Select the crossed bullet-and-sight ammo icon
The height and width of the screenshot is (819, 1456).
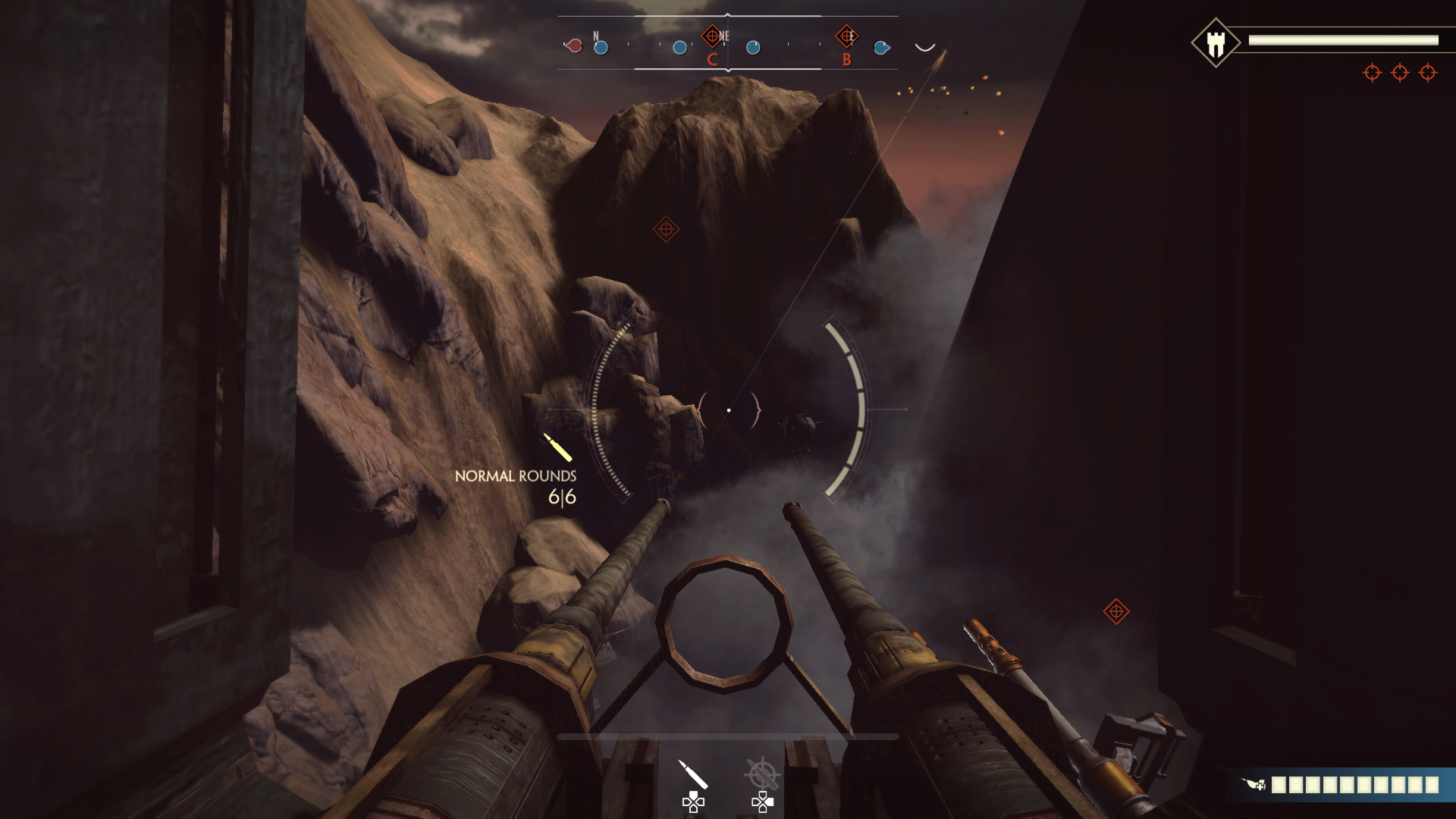point(762,773)
